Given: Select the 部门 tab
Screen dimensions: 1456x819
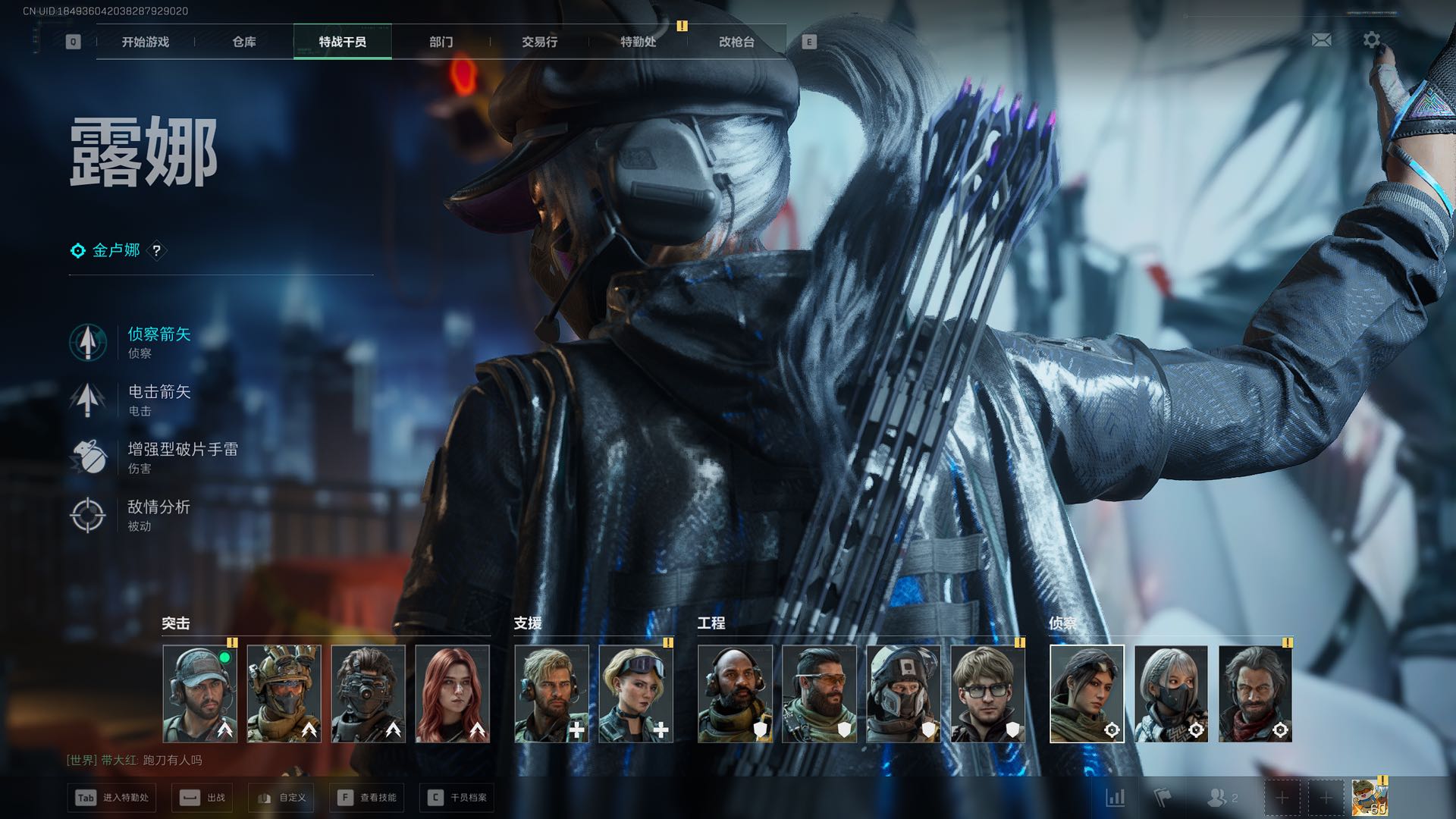Looking at the screenshot, I should (x=441, y=42).
